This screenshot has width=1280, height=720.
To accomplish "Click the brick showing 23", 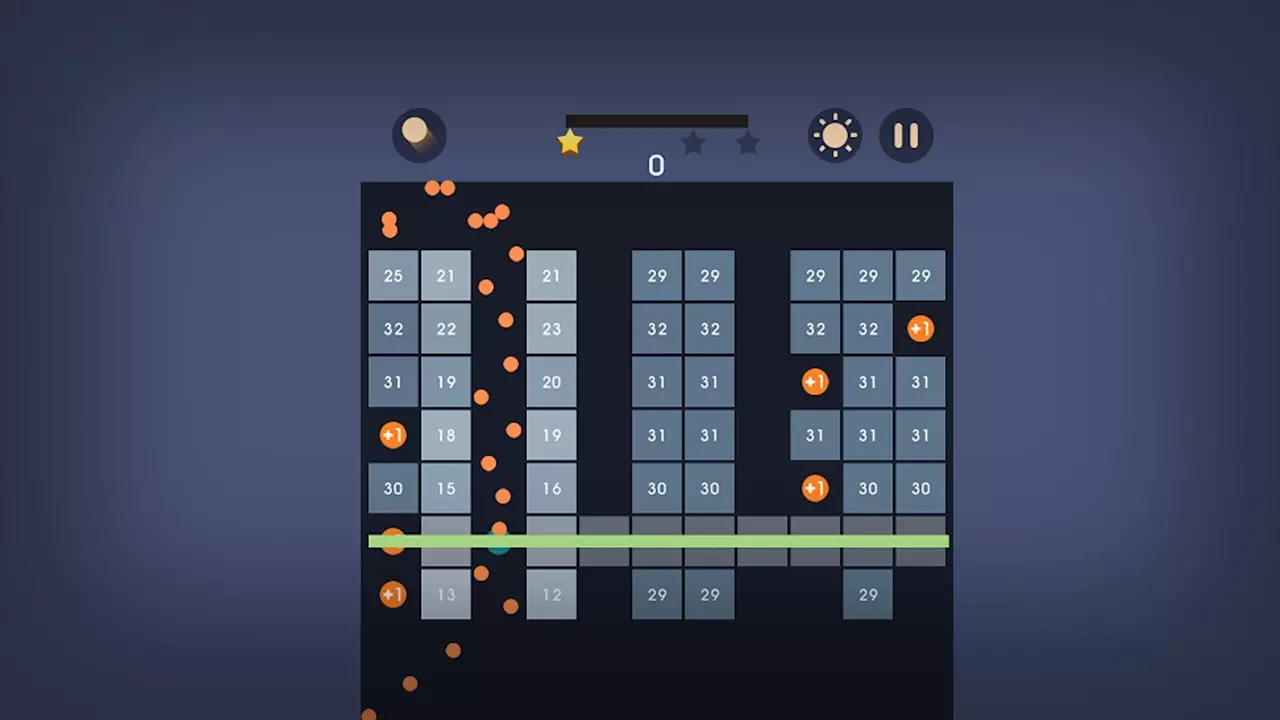I will 551,329.
